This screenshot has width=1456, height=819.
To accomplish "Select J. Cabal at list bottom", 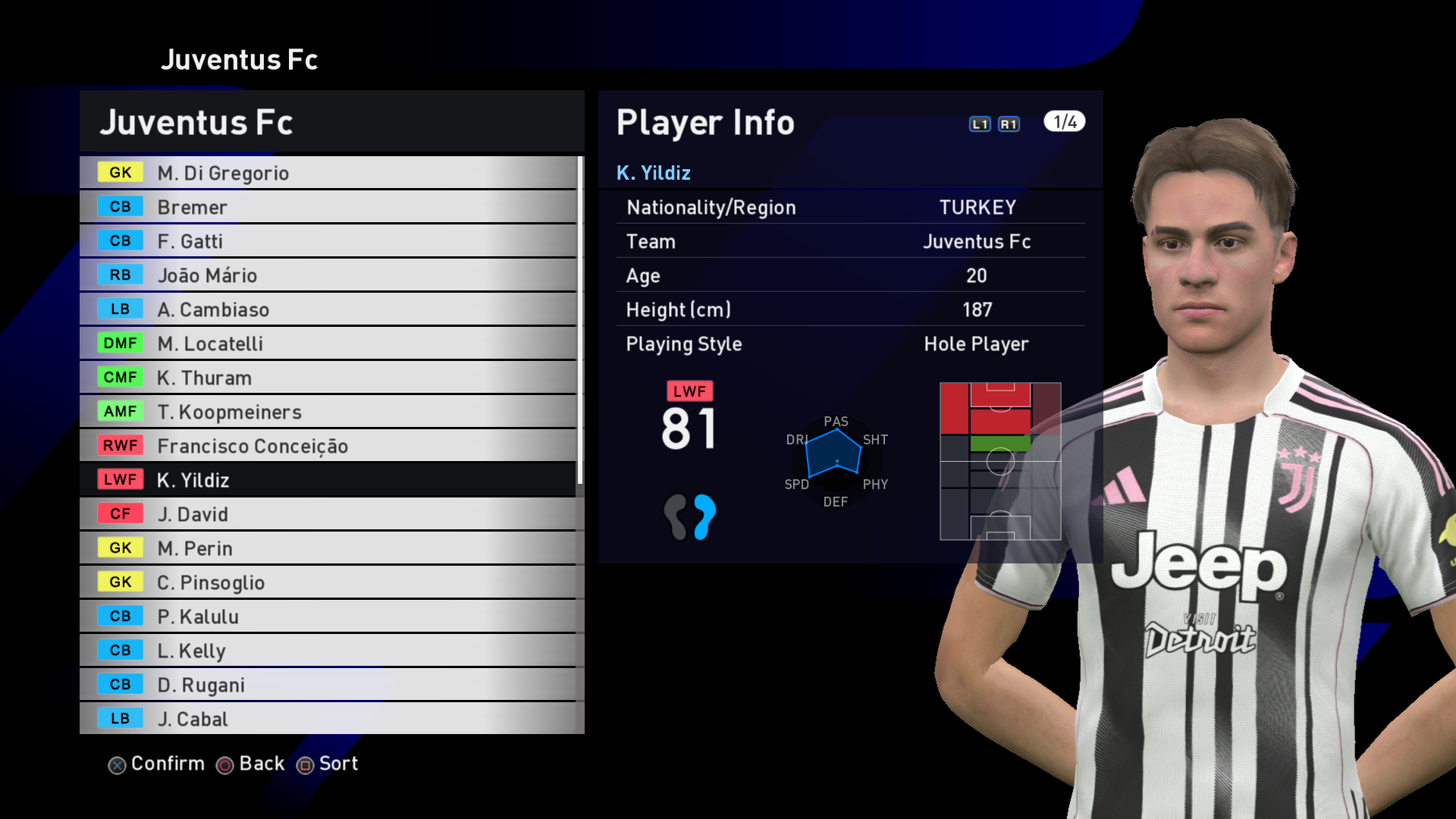I will [x=328, y=718].
